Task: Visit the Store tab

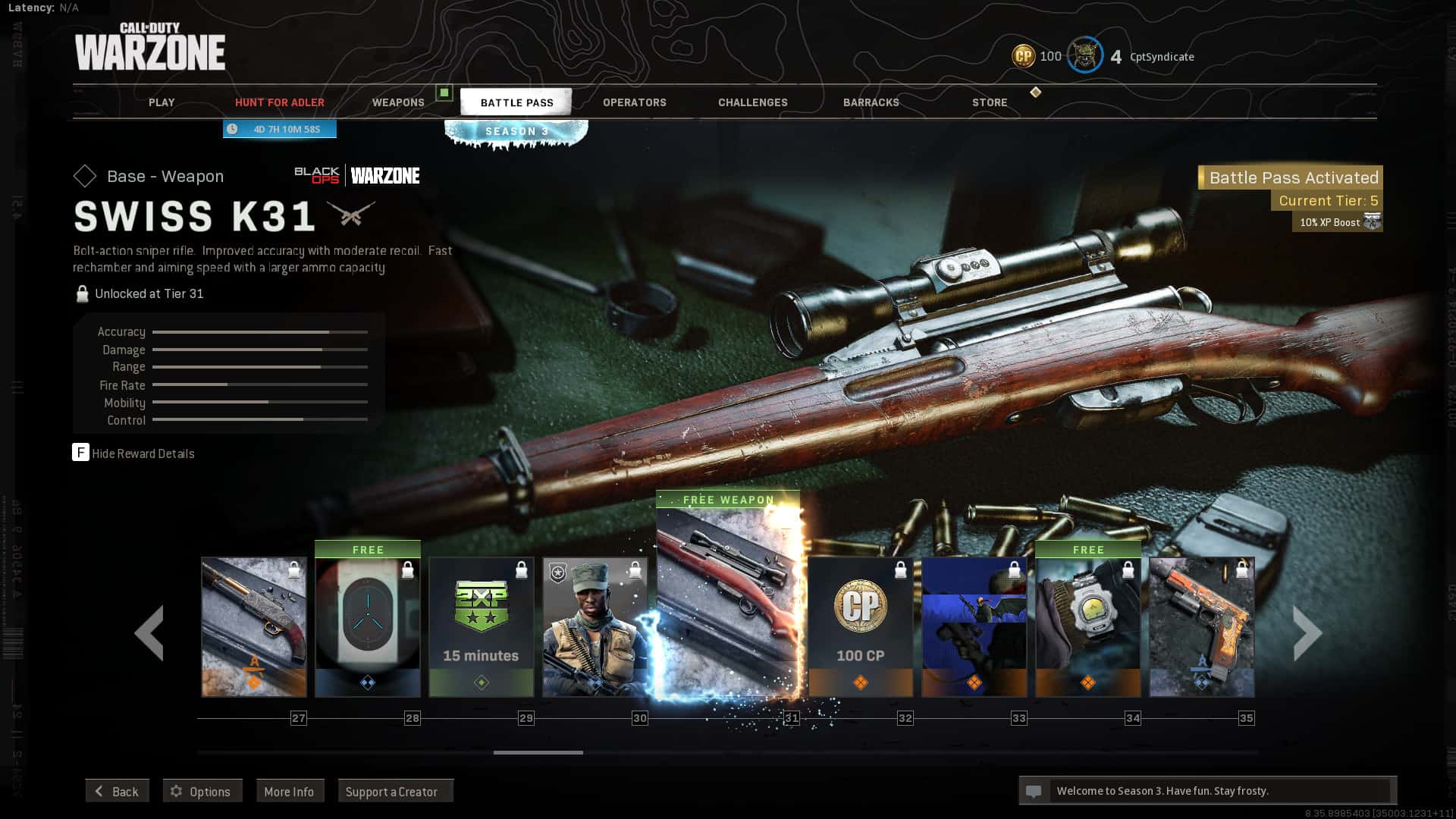Action: click(990, 102)
